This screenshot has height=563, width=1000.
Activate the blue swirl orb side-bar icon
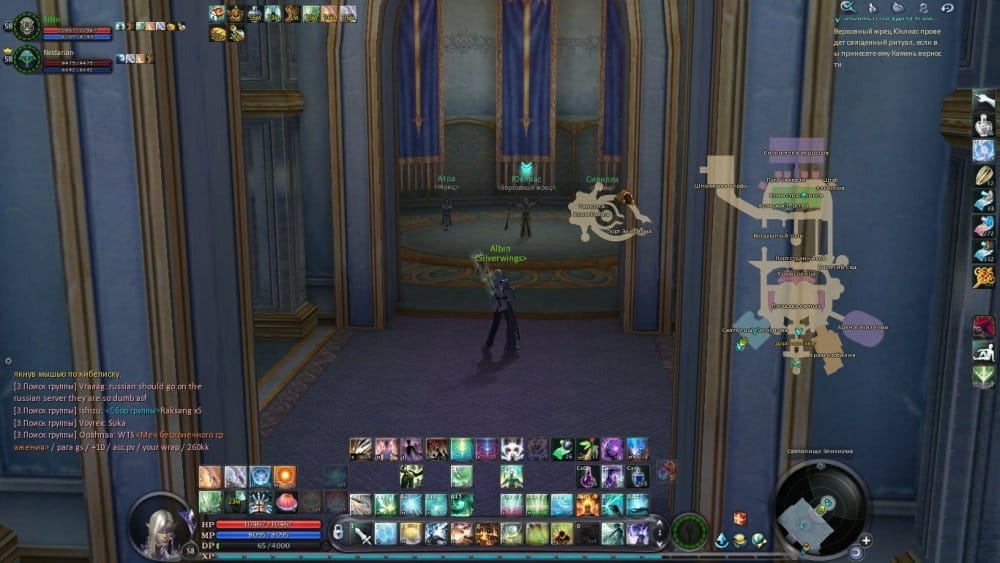click(984, 151)
